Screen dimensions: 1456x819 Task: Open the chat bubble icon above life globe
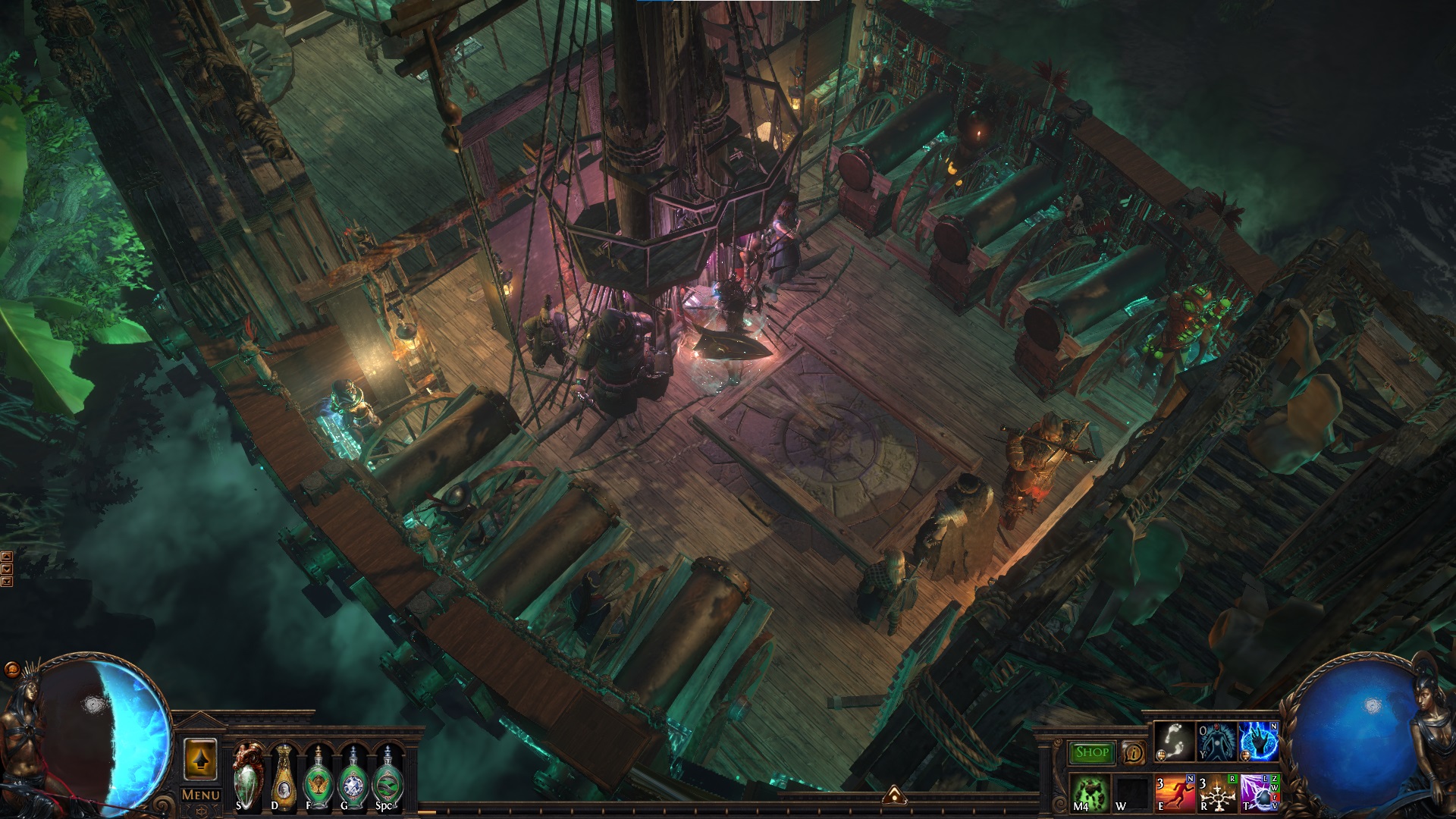[12, 670]
